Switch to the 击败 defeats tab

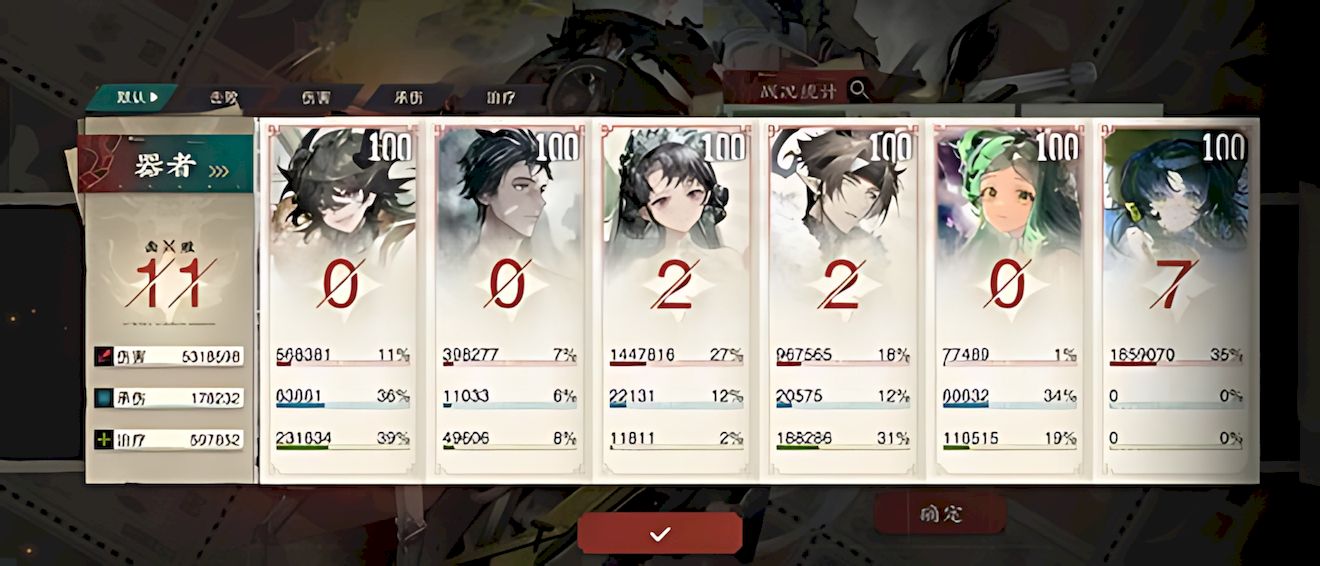click(224, 98)
